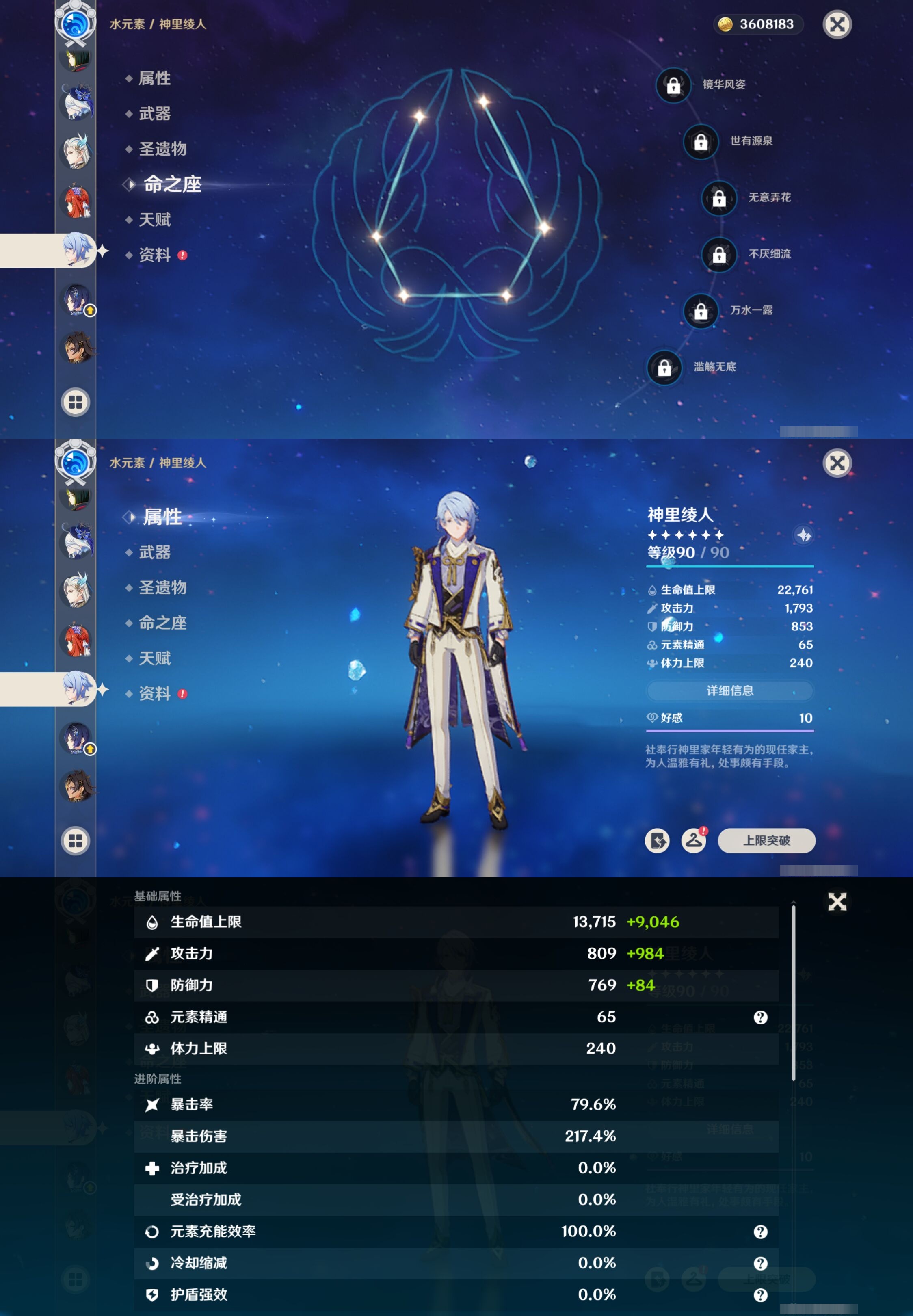The image size is (913, 1316).
Task: View the locked 滥觞无底 constellation node
Action: coord(664,367)
